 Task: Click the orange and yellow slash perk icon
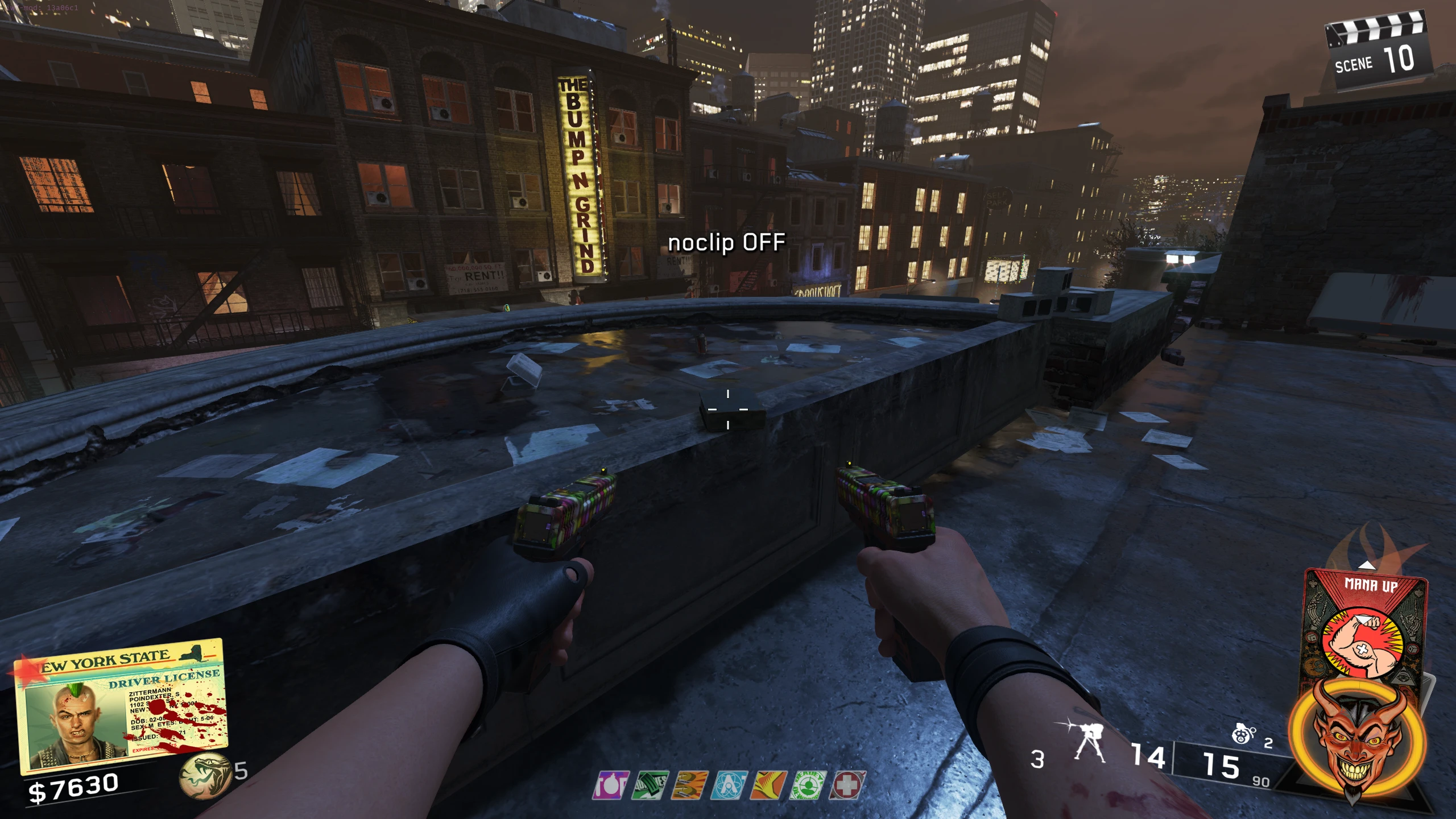[x=768, y=785]
